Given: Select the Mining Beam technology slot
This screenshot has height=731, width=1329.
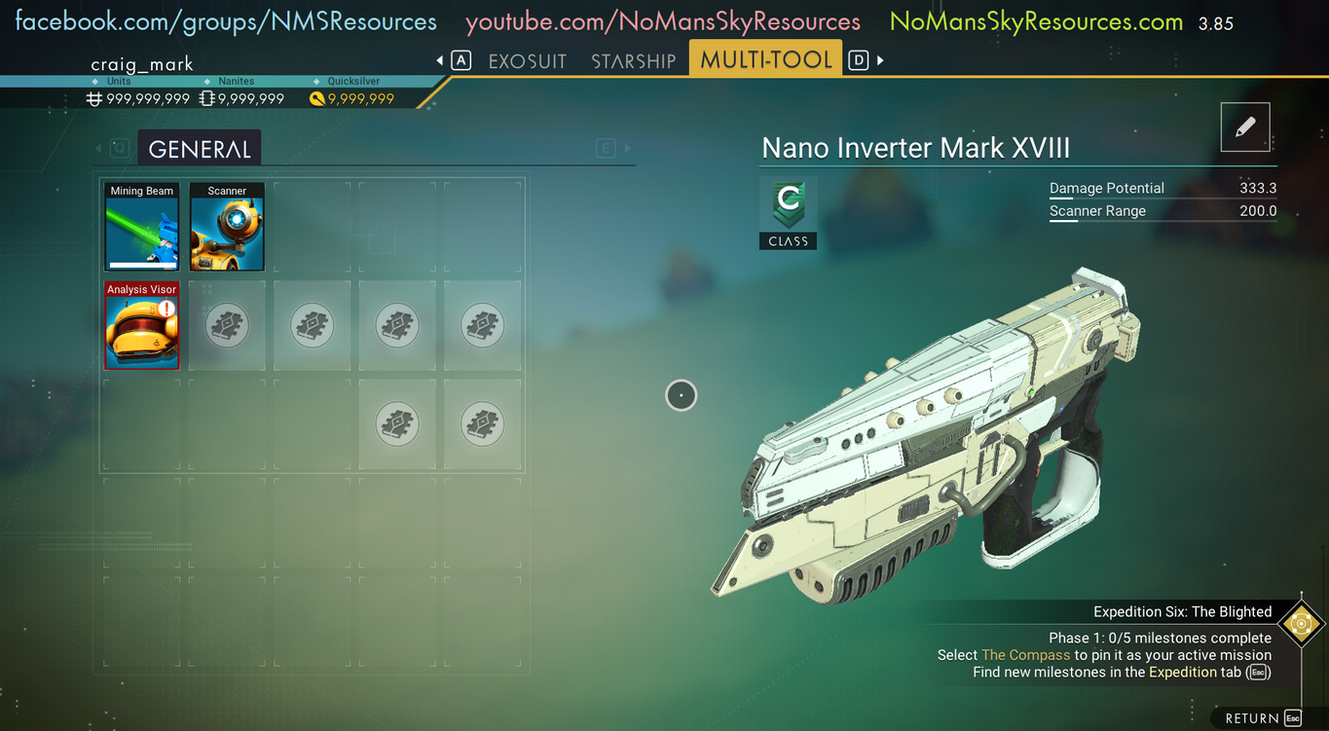Looking at the screenshot, I should pyautogui.click(x=141, y=226).
